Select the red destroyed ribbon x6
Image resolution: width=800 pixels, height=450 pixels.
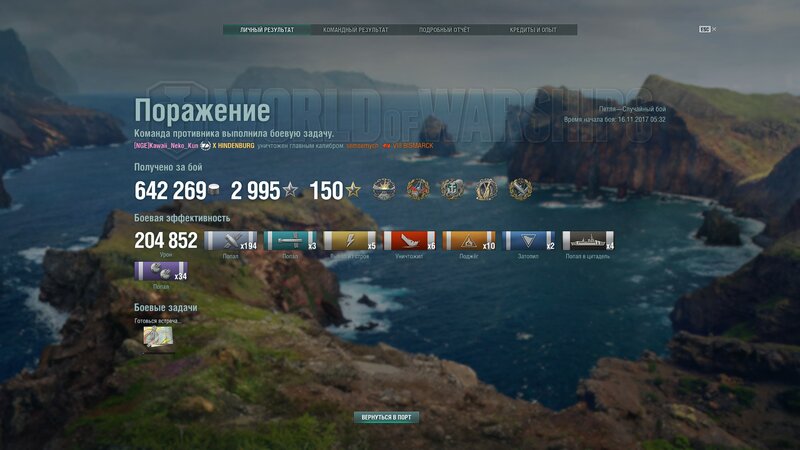point(410,240)
